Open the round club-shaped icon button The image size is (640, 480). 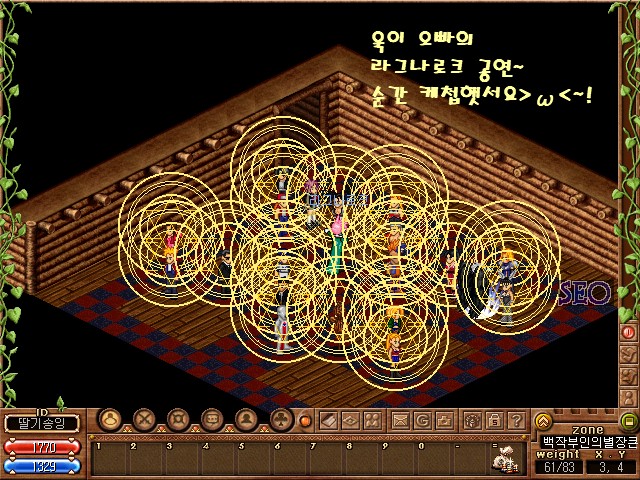click(x=279, y=419)
